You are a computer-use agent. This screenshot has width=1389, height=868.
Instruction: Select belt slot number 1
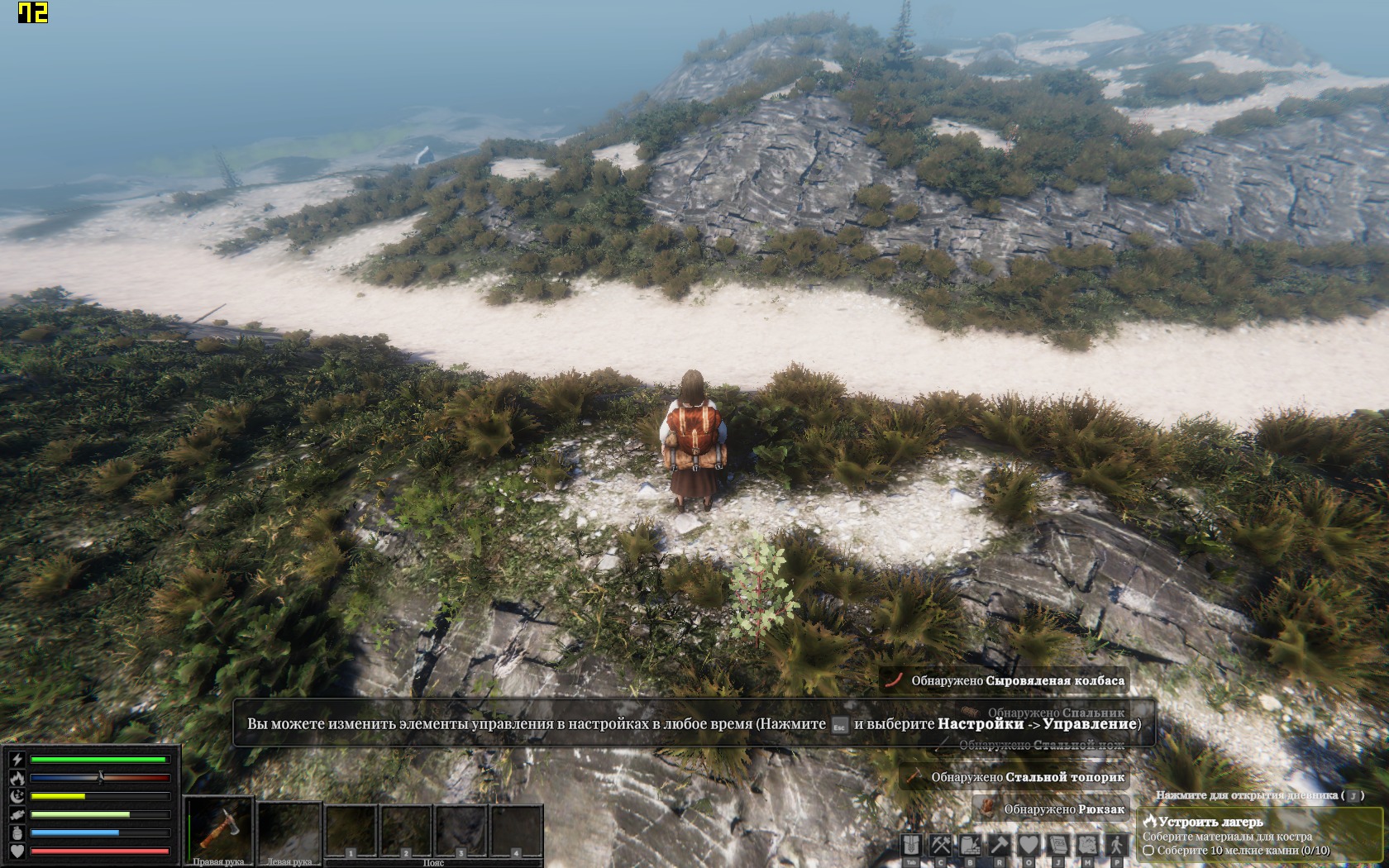(x=351, y=831)
